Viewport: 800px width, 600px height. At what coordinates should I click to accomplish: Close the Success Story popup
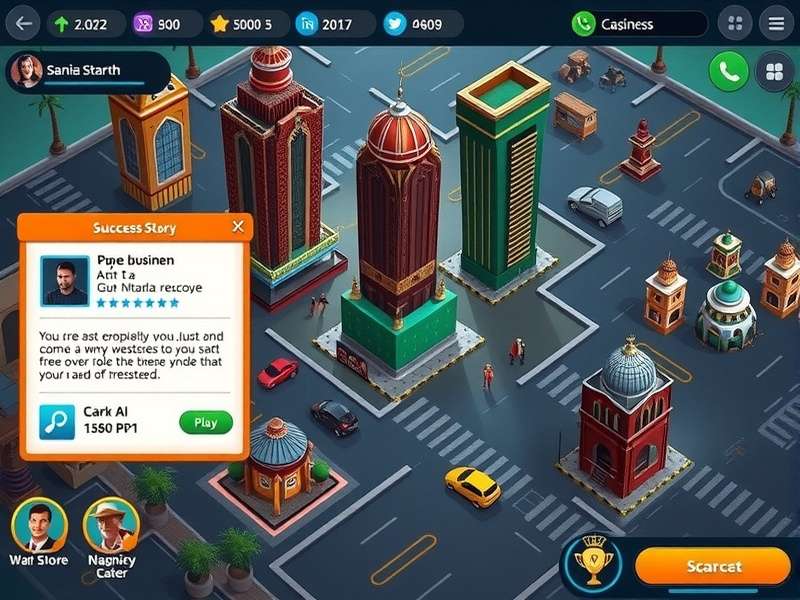pyautogui.click(x=238, y=227)
